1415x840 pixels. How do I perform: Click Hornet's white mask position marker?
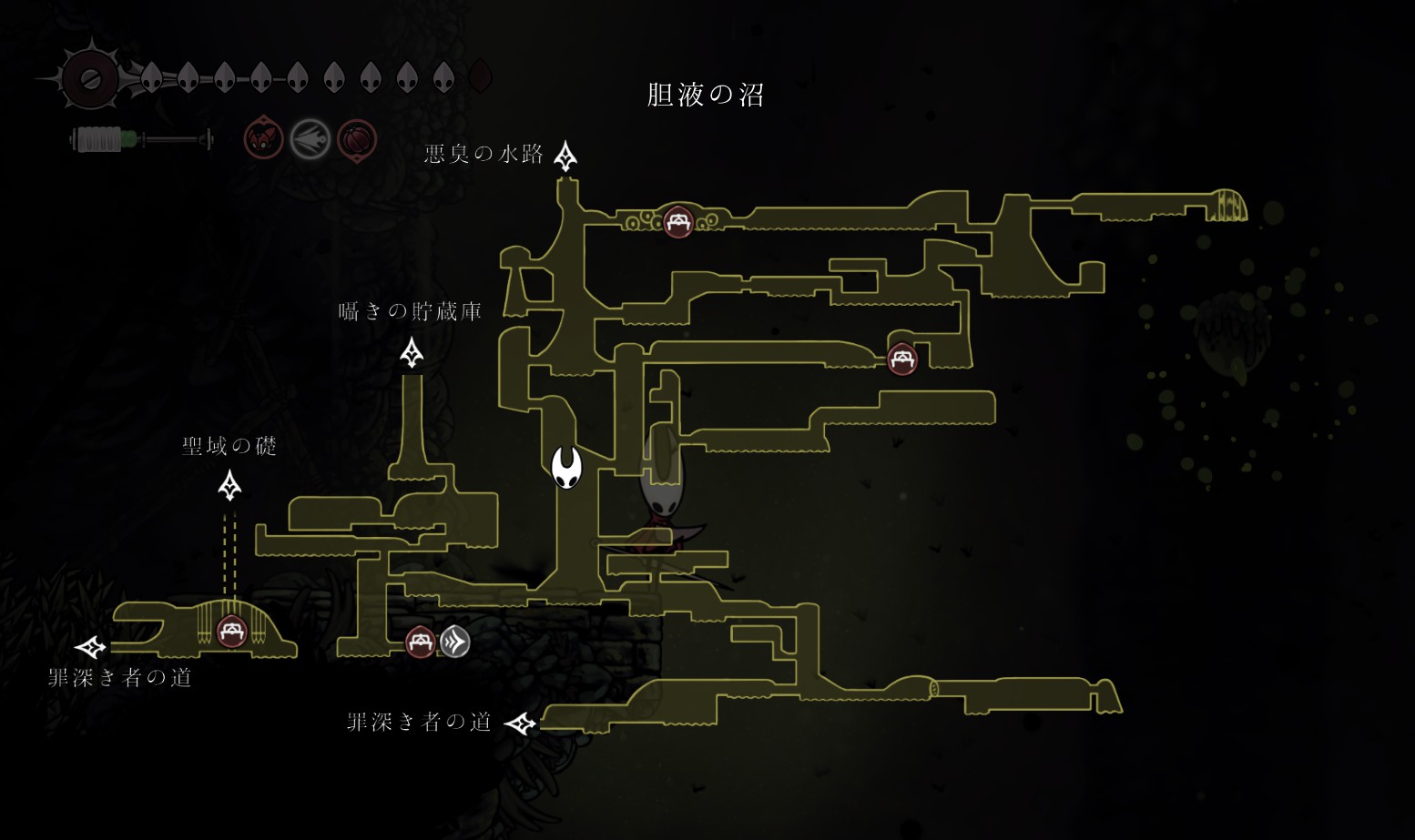click(566, 468)
